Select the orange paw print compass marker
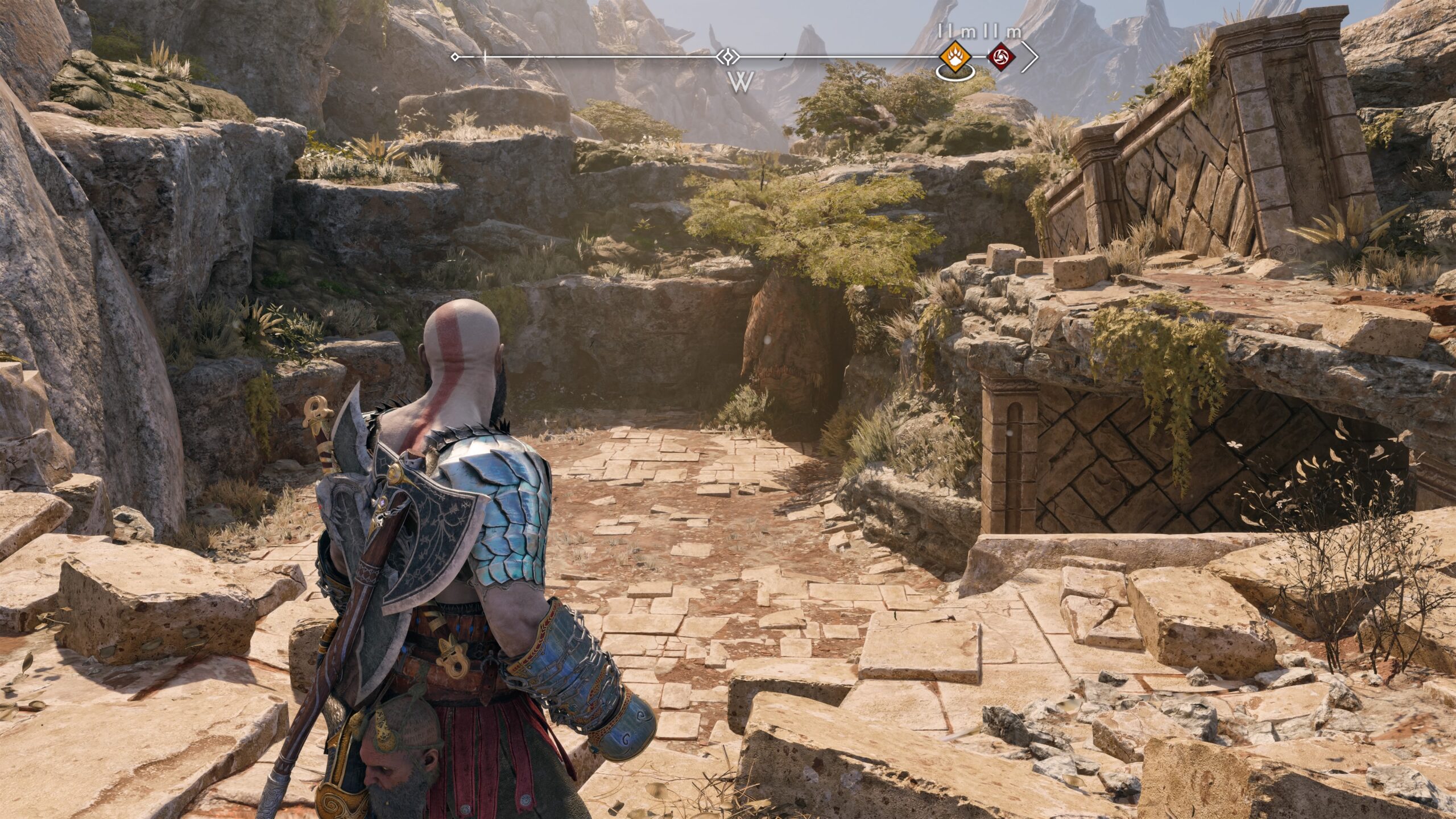1456x819 pixels. [954, 57]
